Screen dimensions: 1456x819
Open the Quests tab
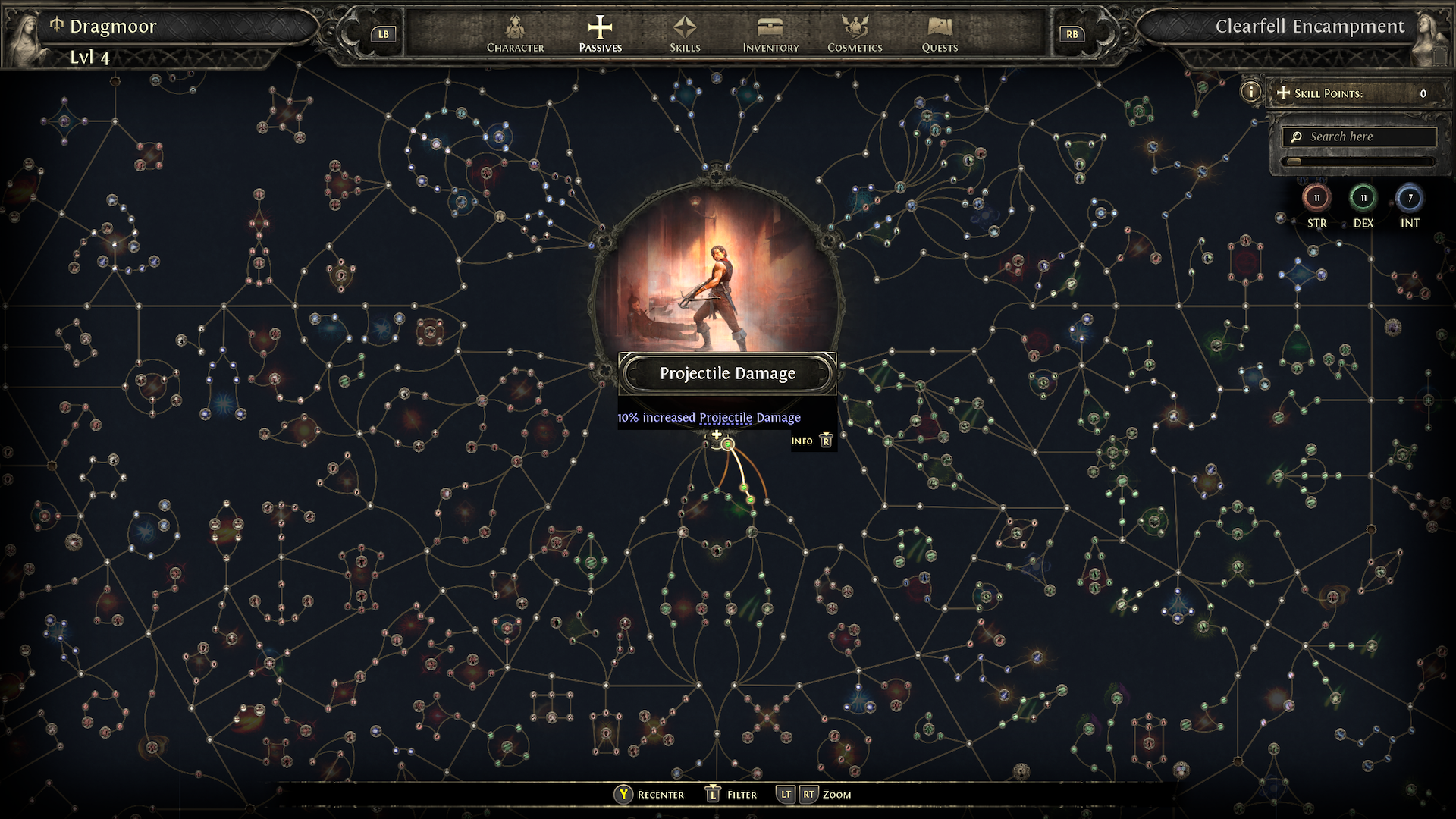(x=940, y=34)
